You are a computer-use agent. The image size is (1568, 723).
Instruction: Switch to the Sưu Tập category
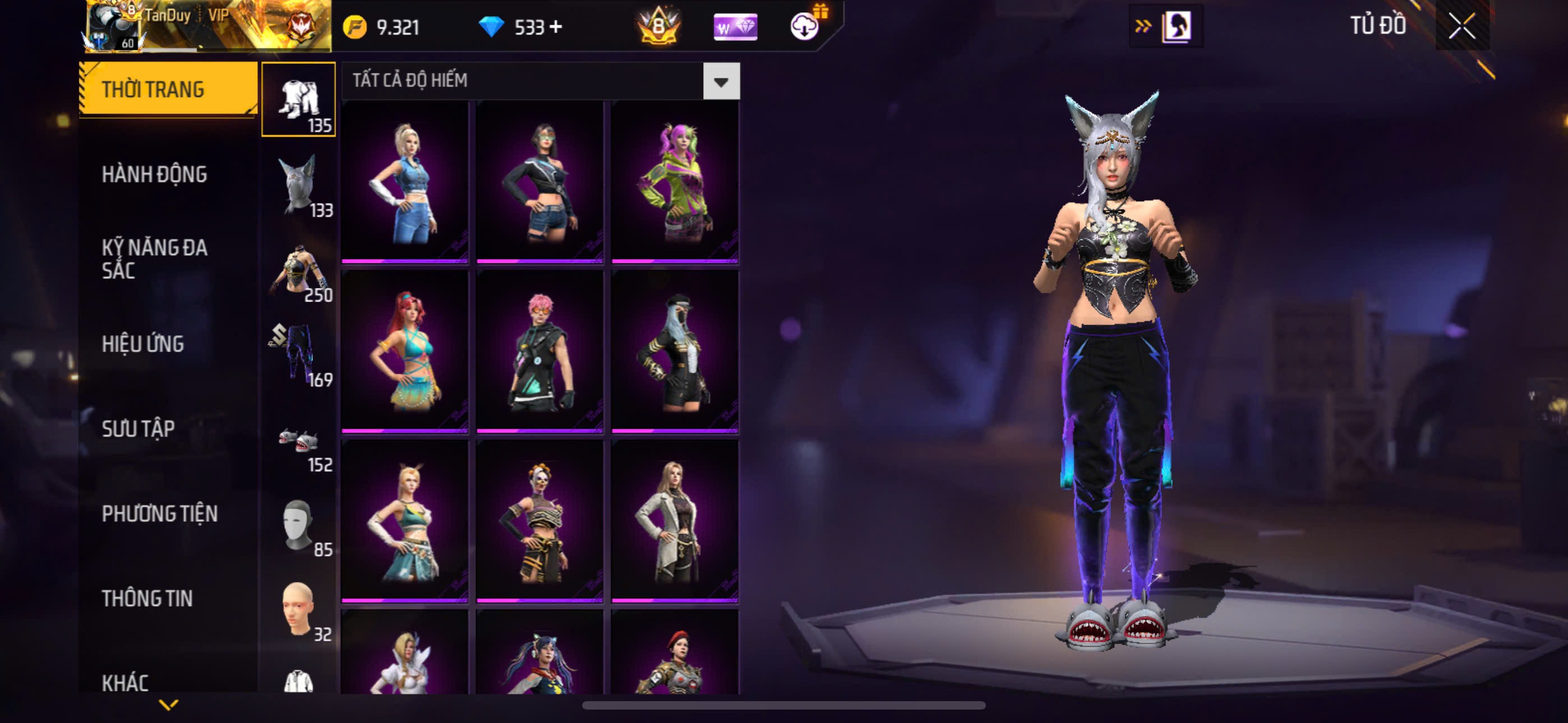pyautogui.click(x=138, y=428)
